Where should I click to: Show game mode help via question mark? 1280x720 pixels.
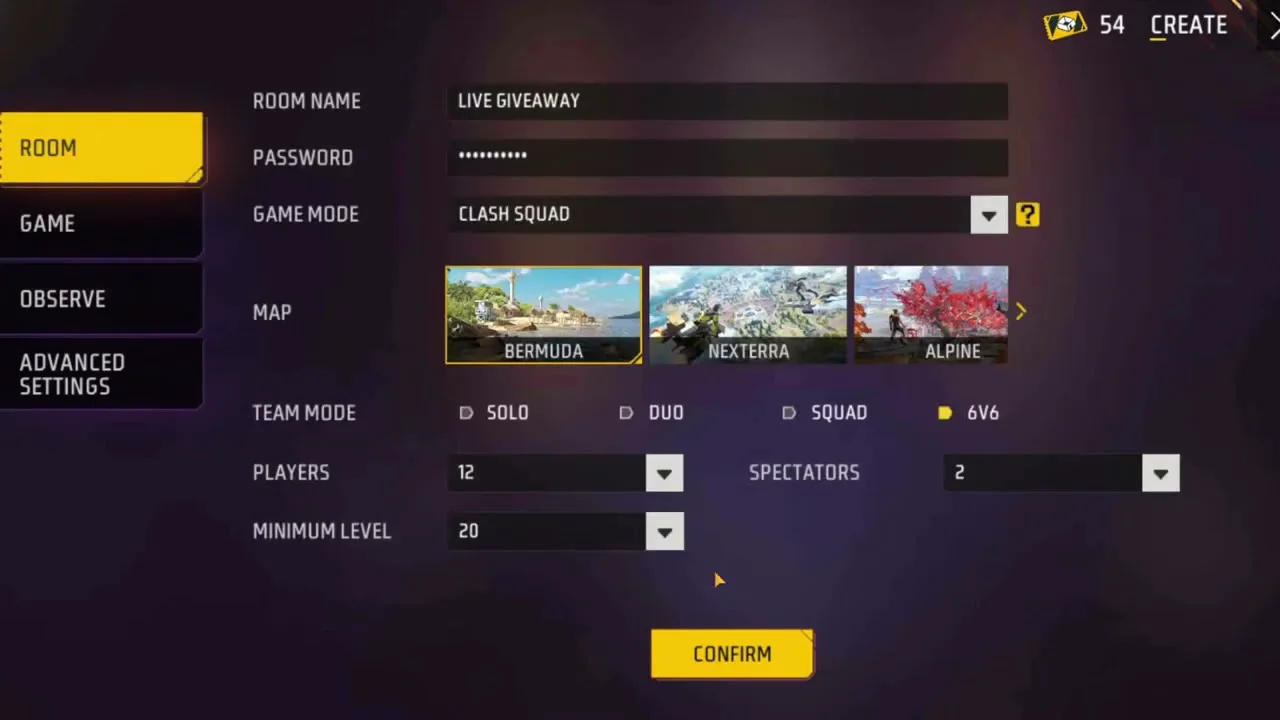(1027, 214)
